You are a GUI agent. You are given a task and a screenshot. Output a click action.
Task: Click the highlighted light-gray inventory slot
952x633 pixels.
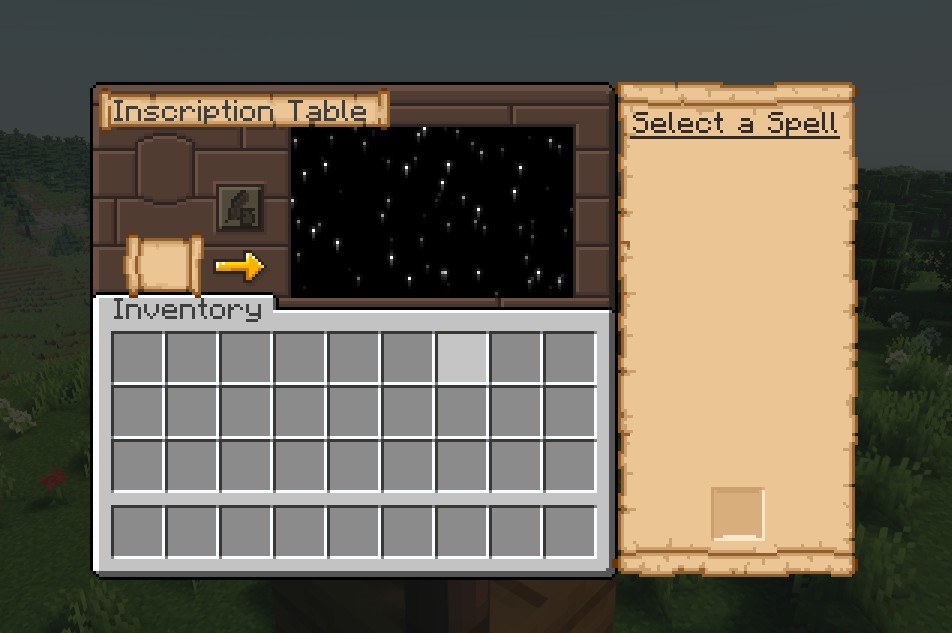pyautogui.click(x=462, y=358)
